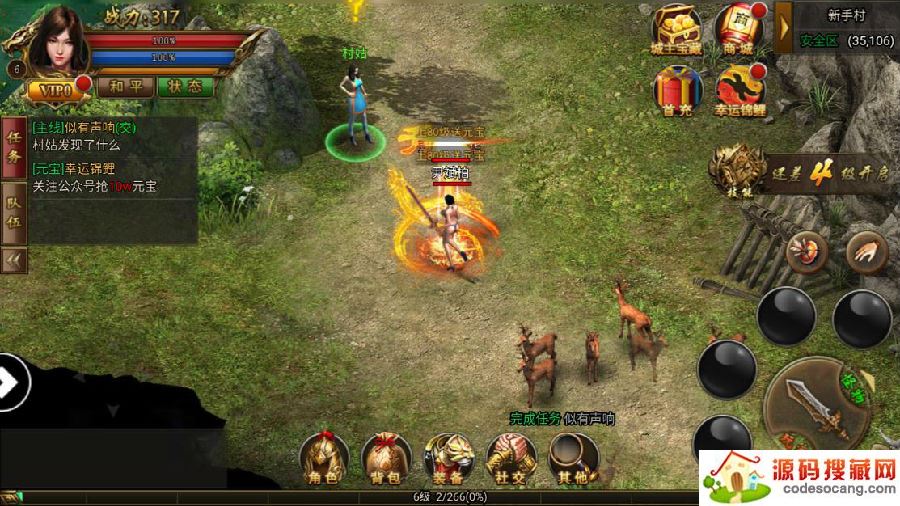Image resolution: width=900 pixels, height=506 pixels.
Task: Open the 背包 backpack inventory
Action: point(386,461)
